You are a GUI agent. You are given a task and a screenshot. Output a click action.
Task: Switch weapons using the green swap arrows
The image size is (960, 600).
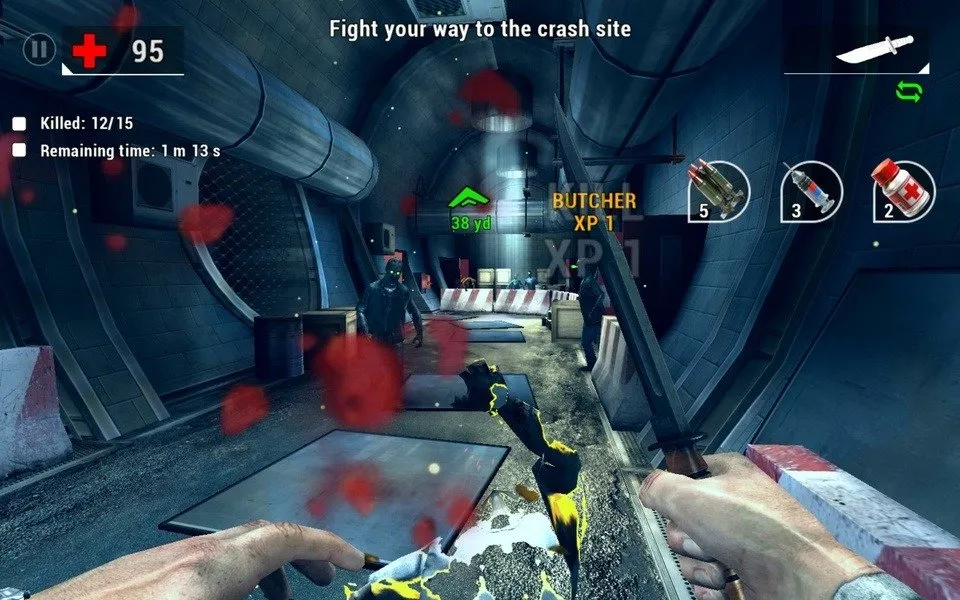909,92
